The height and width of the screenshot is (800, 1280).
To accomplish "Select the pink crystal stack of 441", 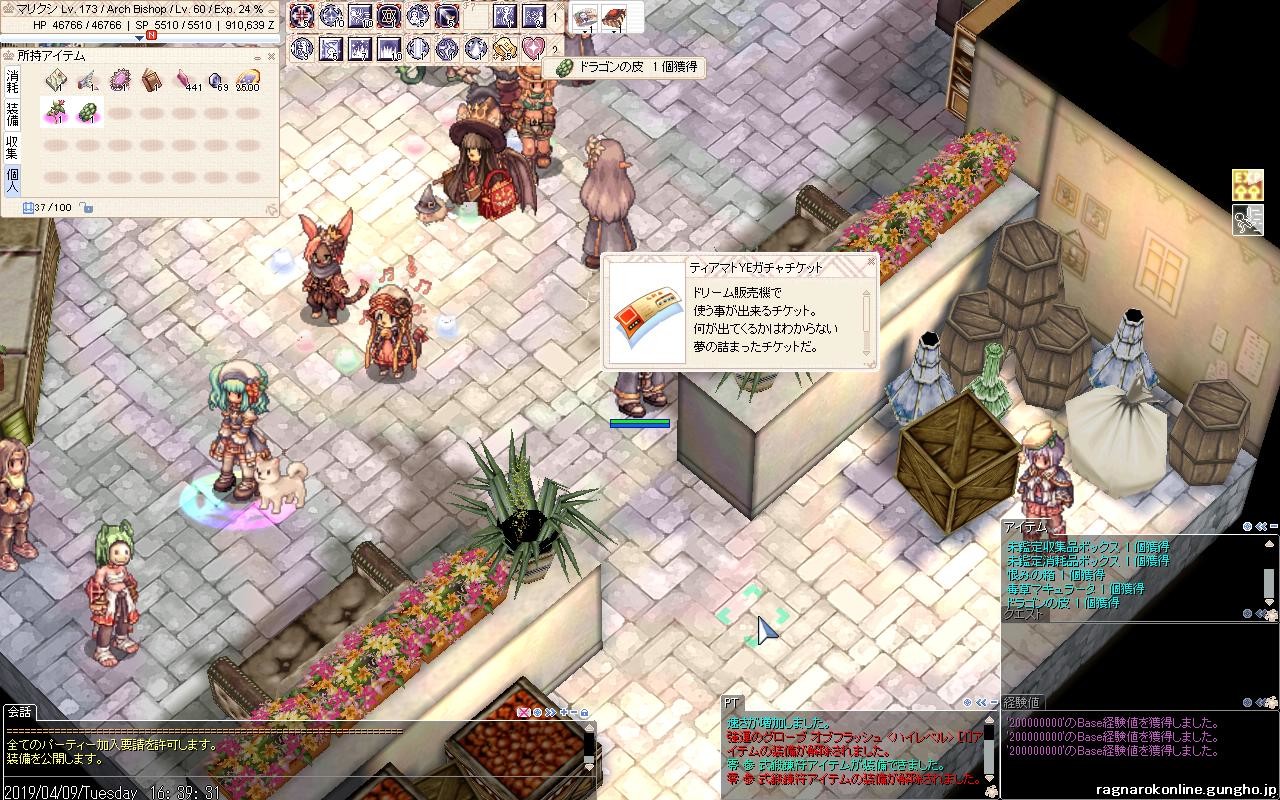I will coord(184,80).
